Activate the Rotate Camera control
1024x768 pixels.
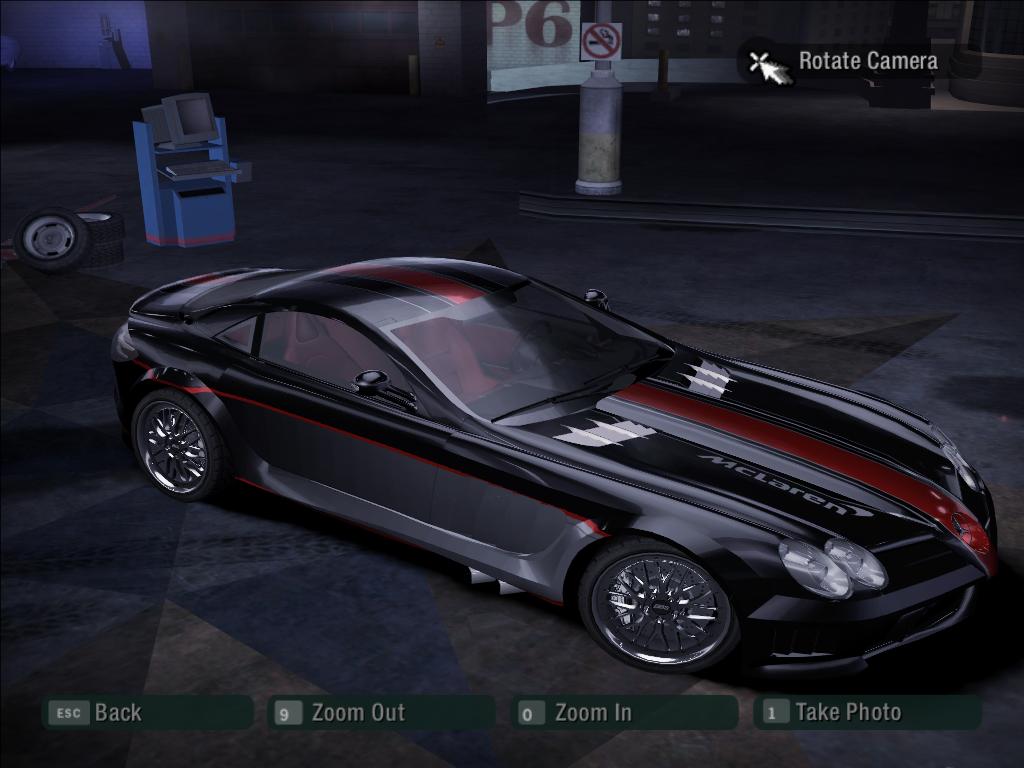coord(842,62)
